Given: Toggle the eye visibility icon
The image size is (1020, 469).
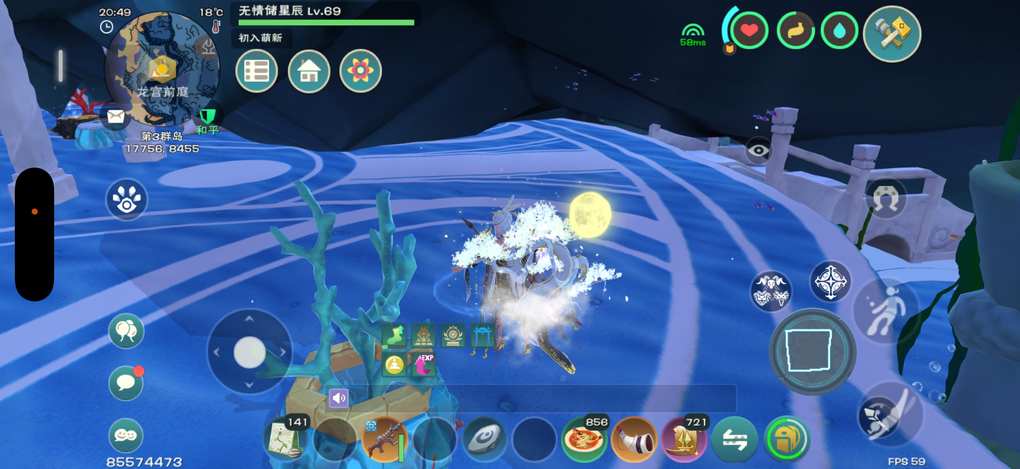Looking at the screenshot, I should [x=758, y=151].
